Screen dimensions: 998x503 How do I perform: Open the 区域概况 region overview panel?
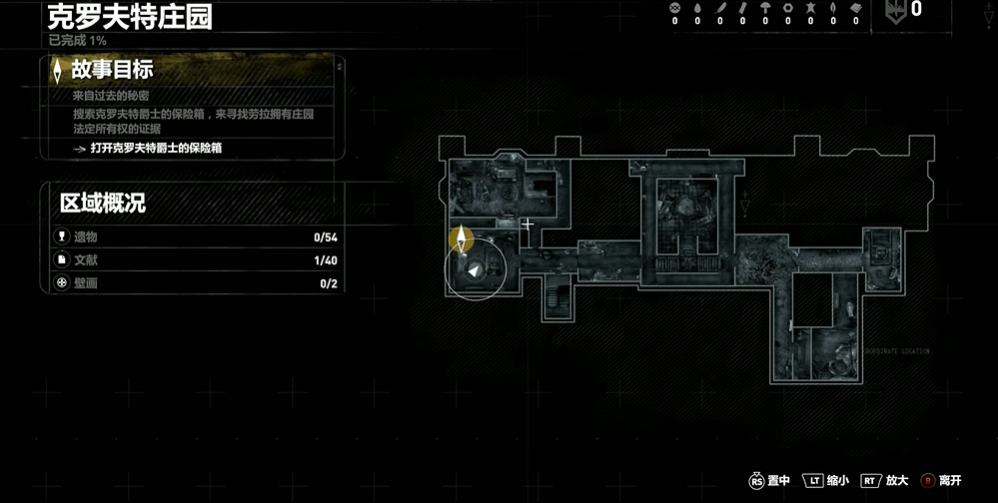pyautogui.click(x=103, y=203)
